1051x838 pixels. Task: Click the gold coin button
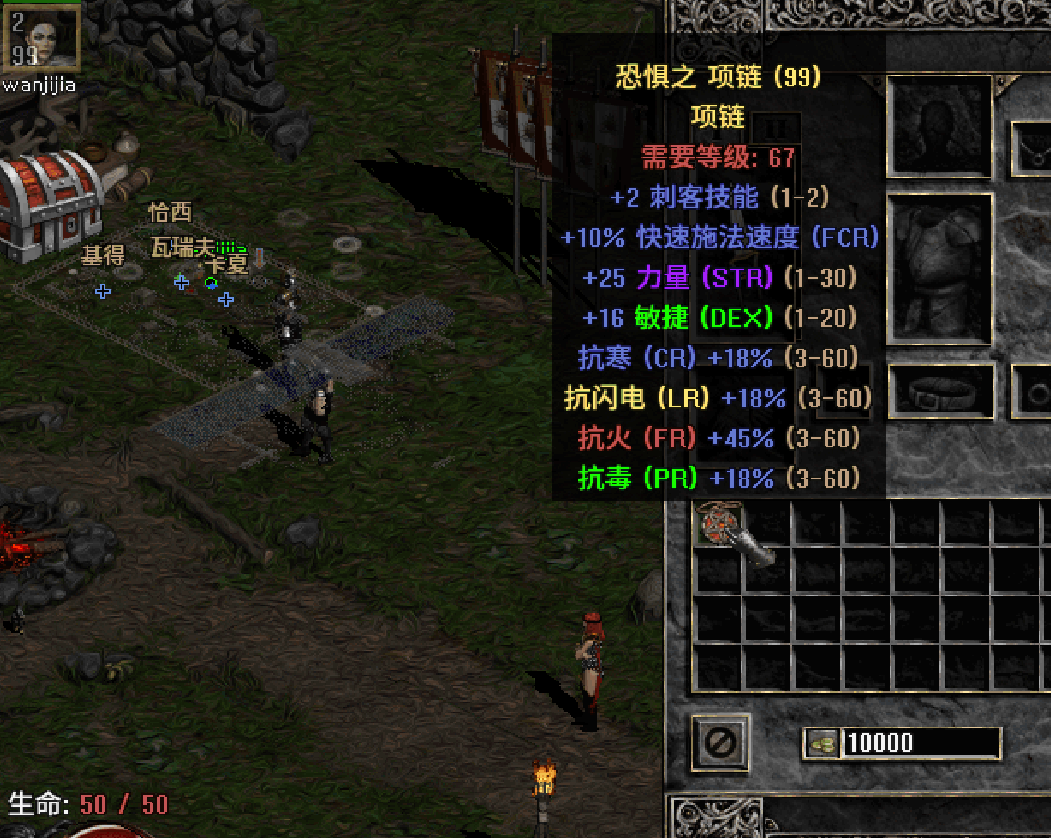tap(822, 743)
